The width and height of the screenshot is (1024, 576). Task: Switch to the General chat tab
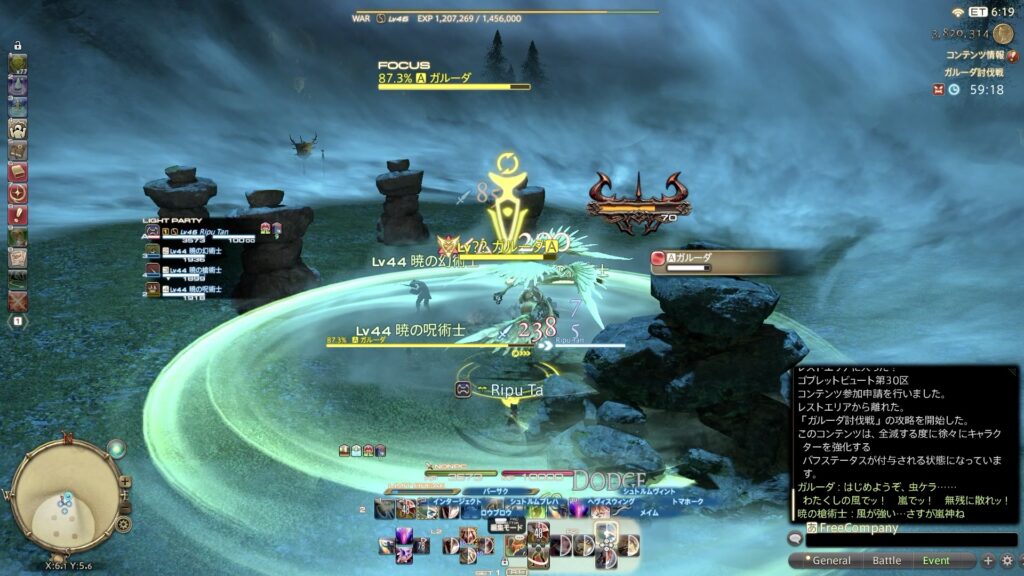coord(829,561)
